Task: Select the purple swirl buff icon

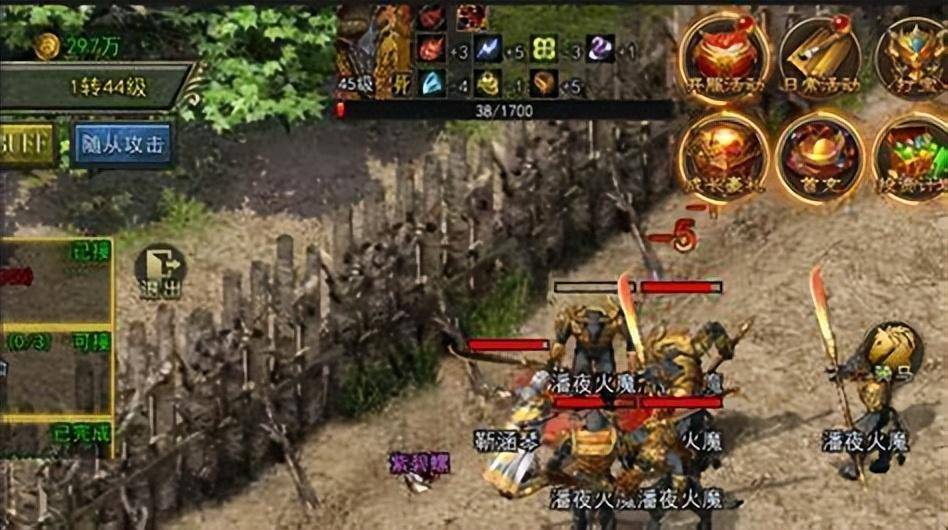Action: (600, 49)
